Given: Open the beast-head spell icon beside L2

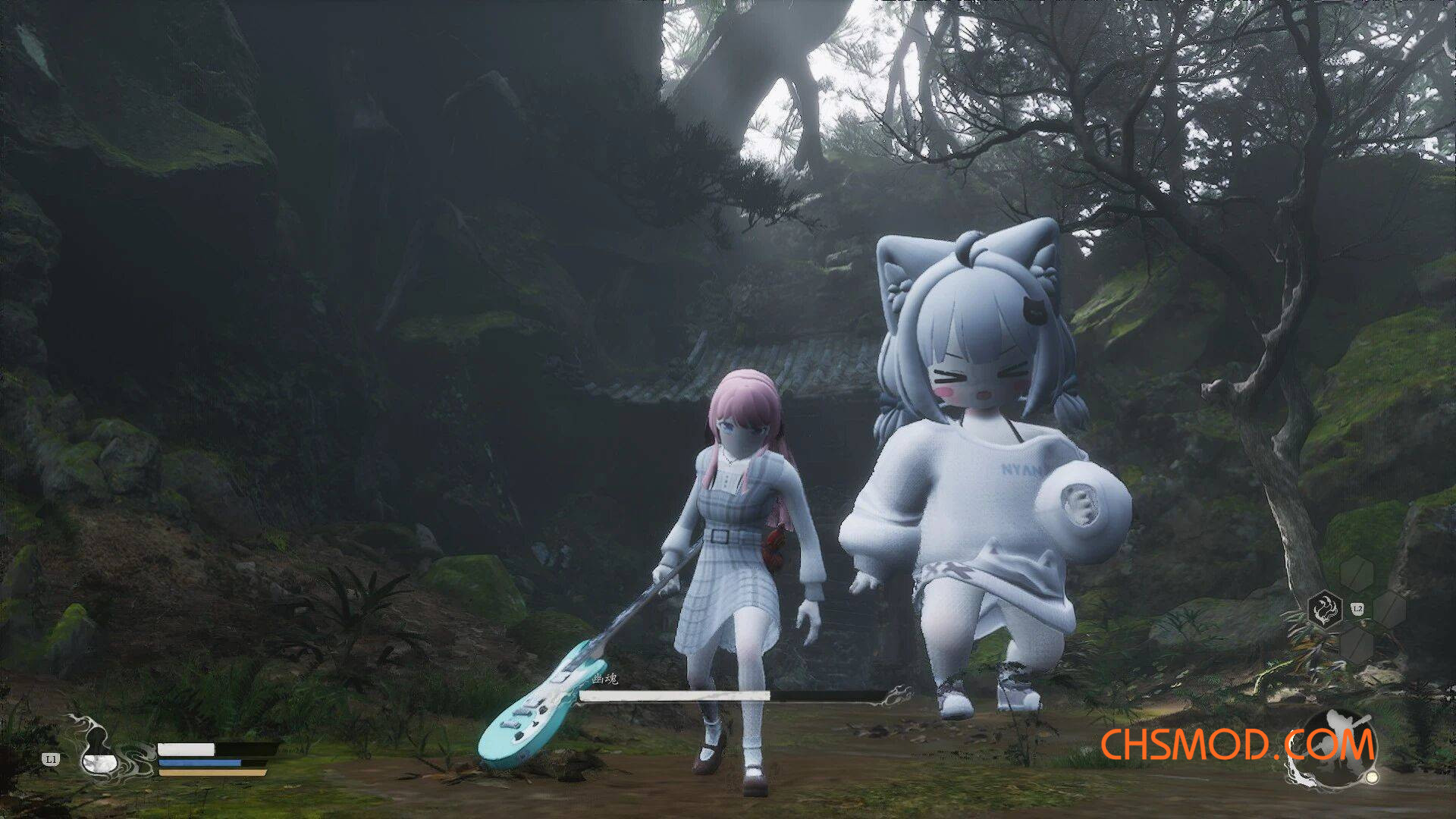Looking at the screenshot, I should 1324,608.
